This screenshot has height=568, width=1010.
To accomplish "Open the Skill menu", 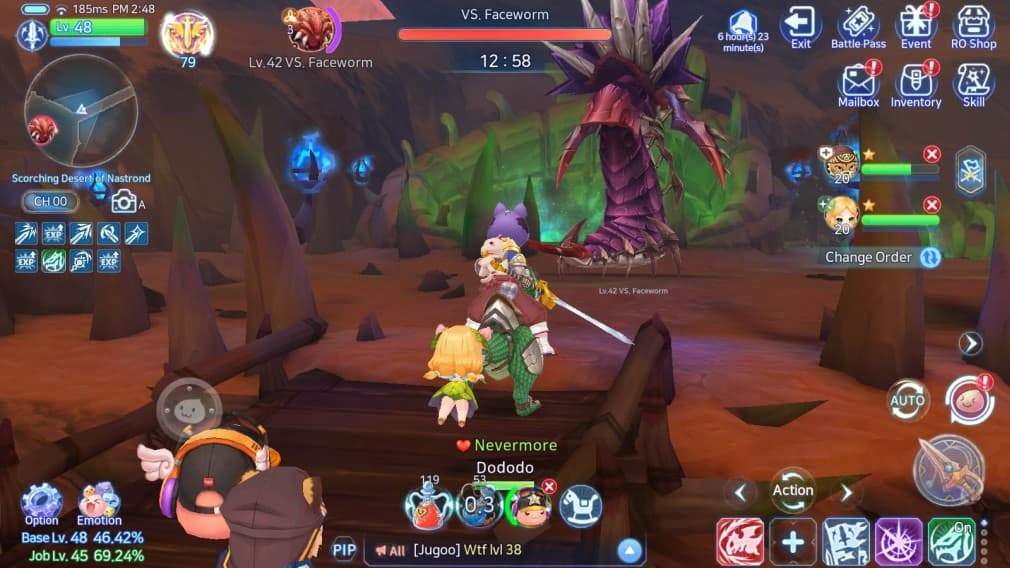I will (x=974, y=84).
